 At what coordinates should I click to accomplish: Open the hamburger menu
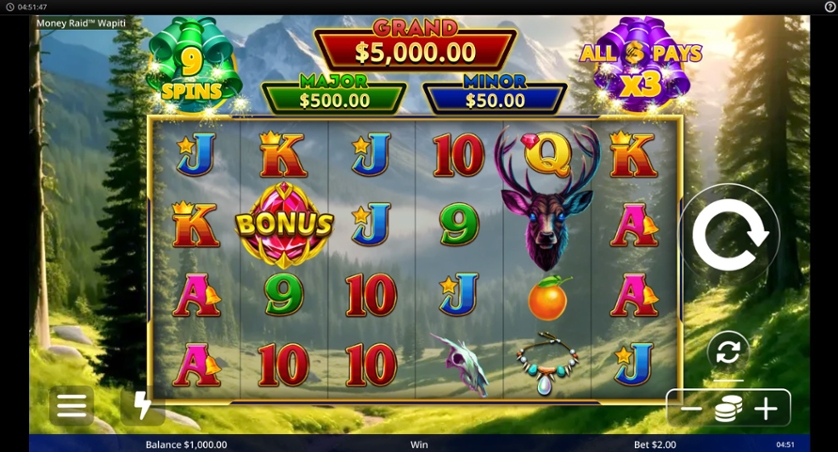(x=71, y=405)
